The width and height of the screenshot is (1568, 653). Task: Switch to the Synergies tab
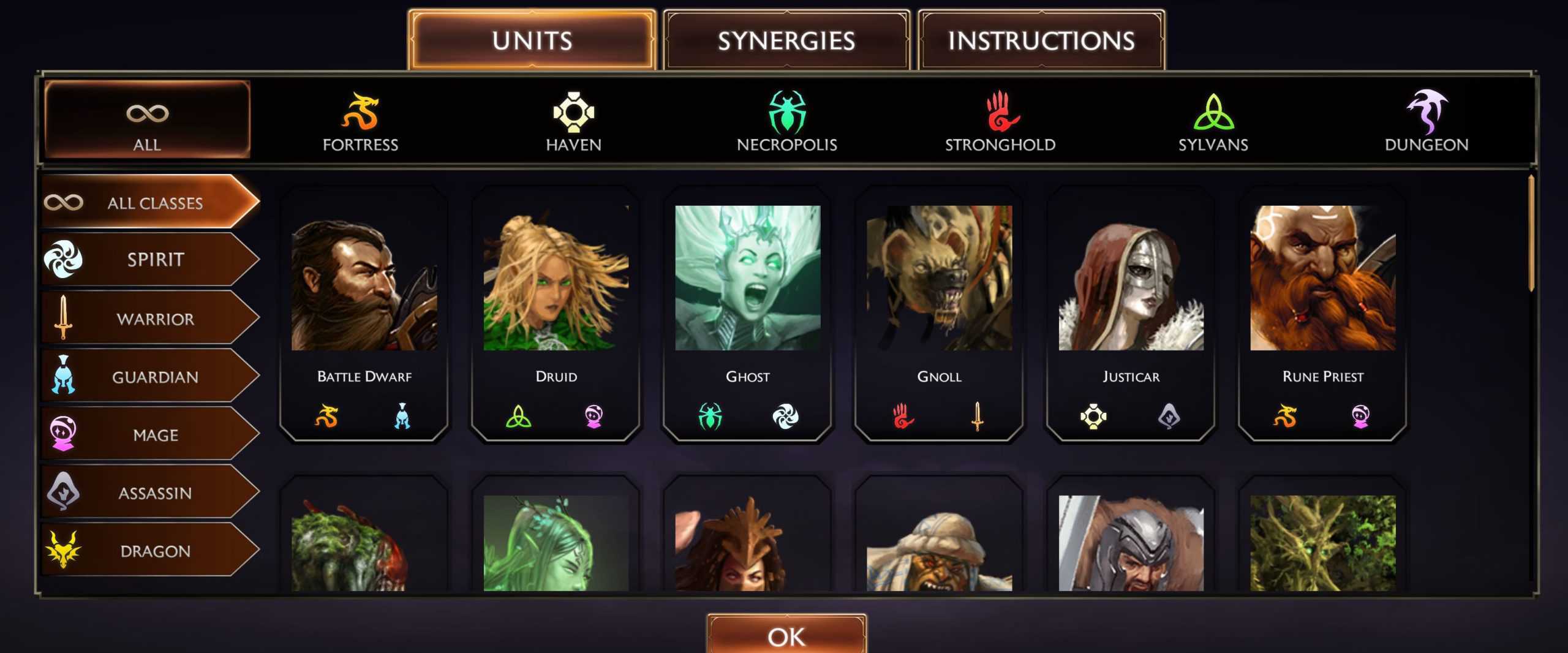click(786, 40)
